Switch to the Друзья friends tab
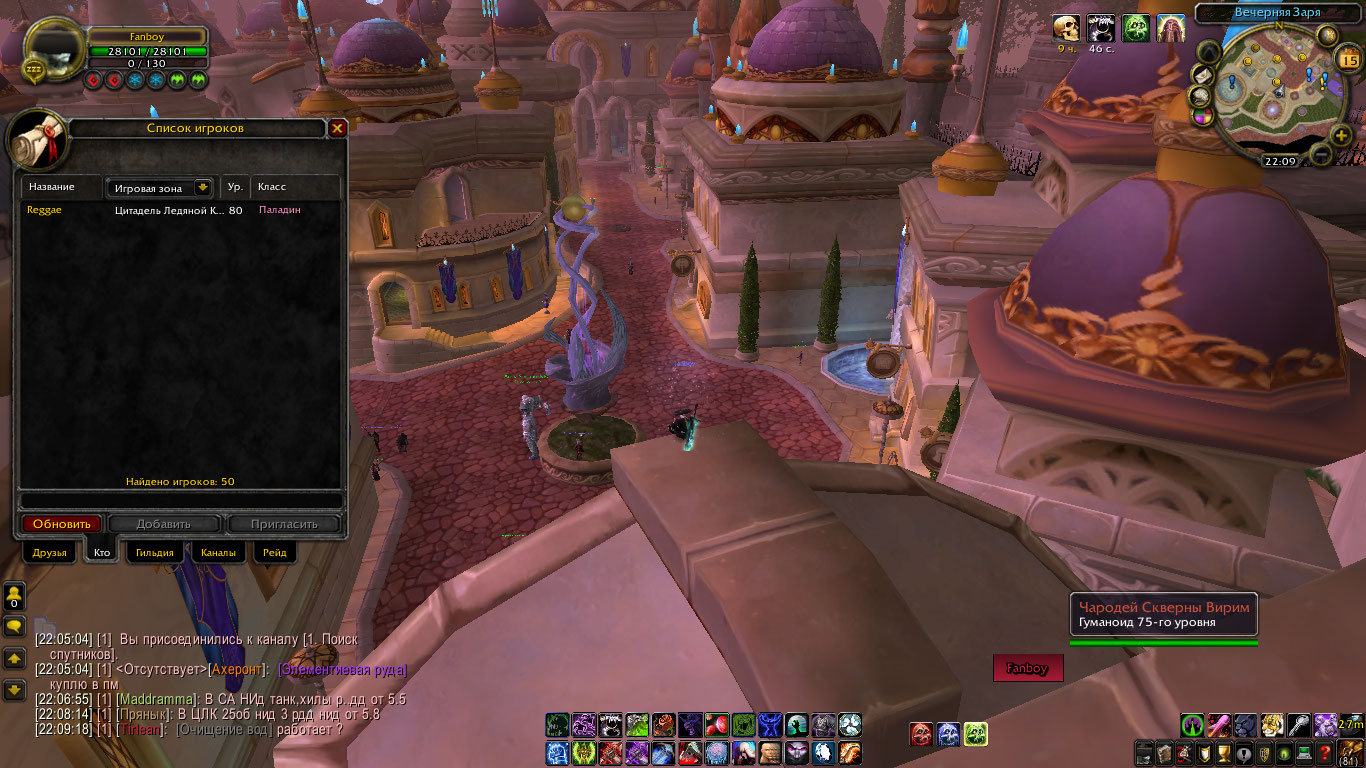The width and height of the screenshot is (1366, 768). [49, 553]
